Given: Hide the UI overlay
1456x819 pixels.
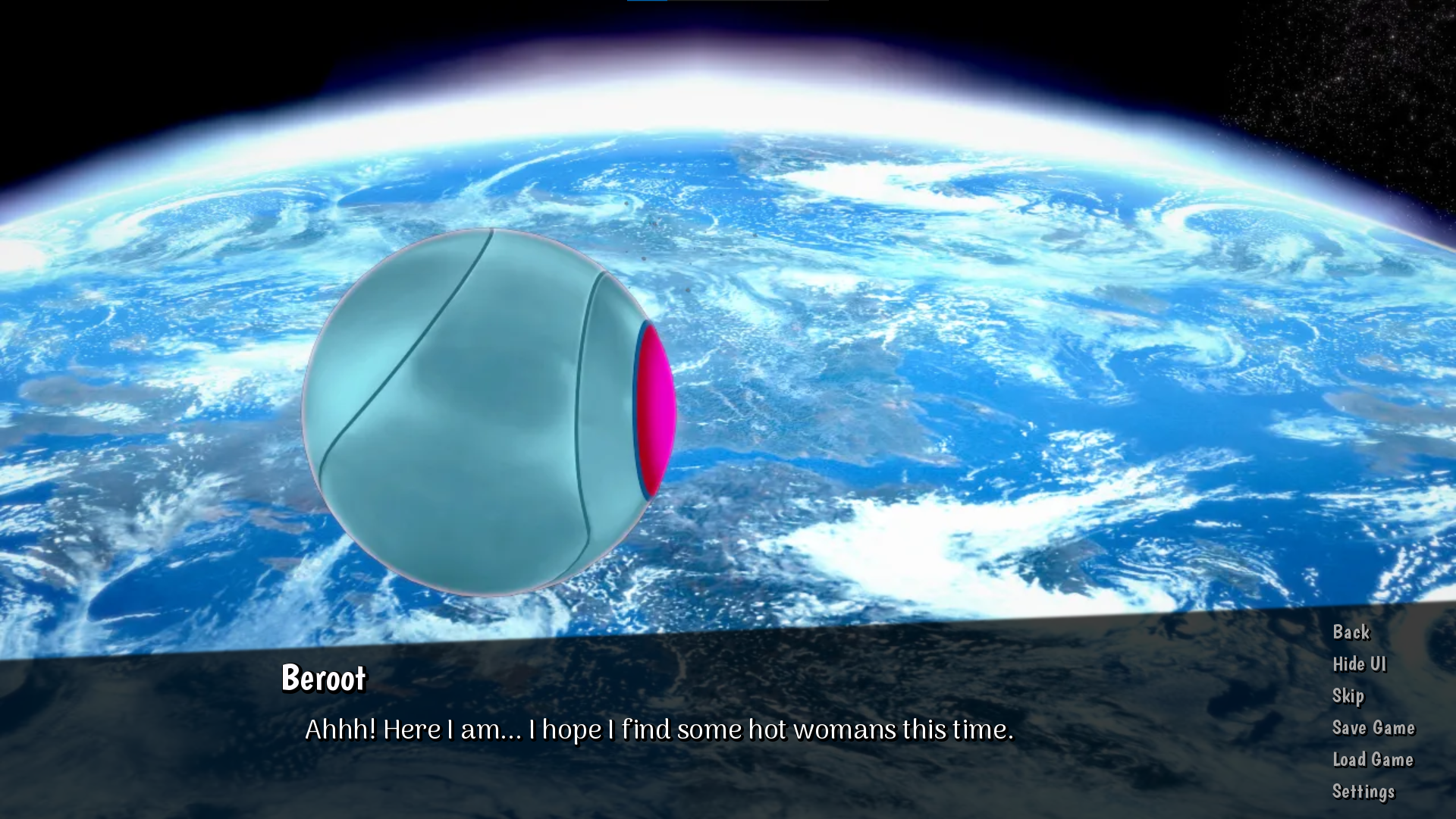Looking at the screenshot, I should 1359,664.
